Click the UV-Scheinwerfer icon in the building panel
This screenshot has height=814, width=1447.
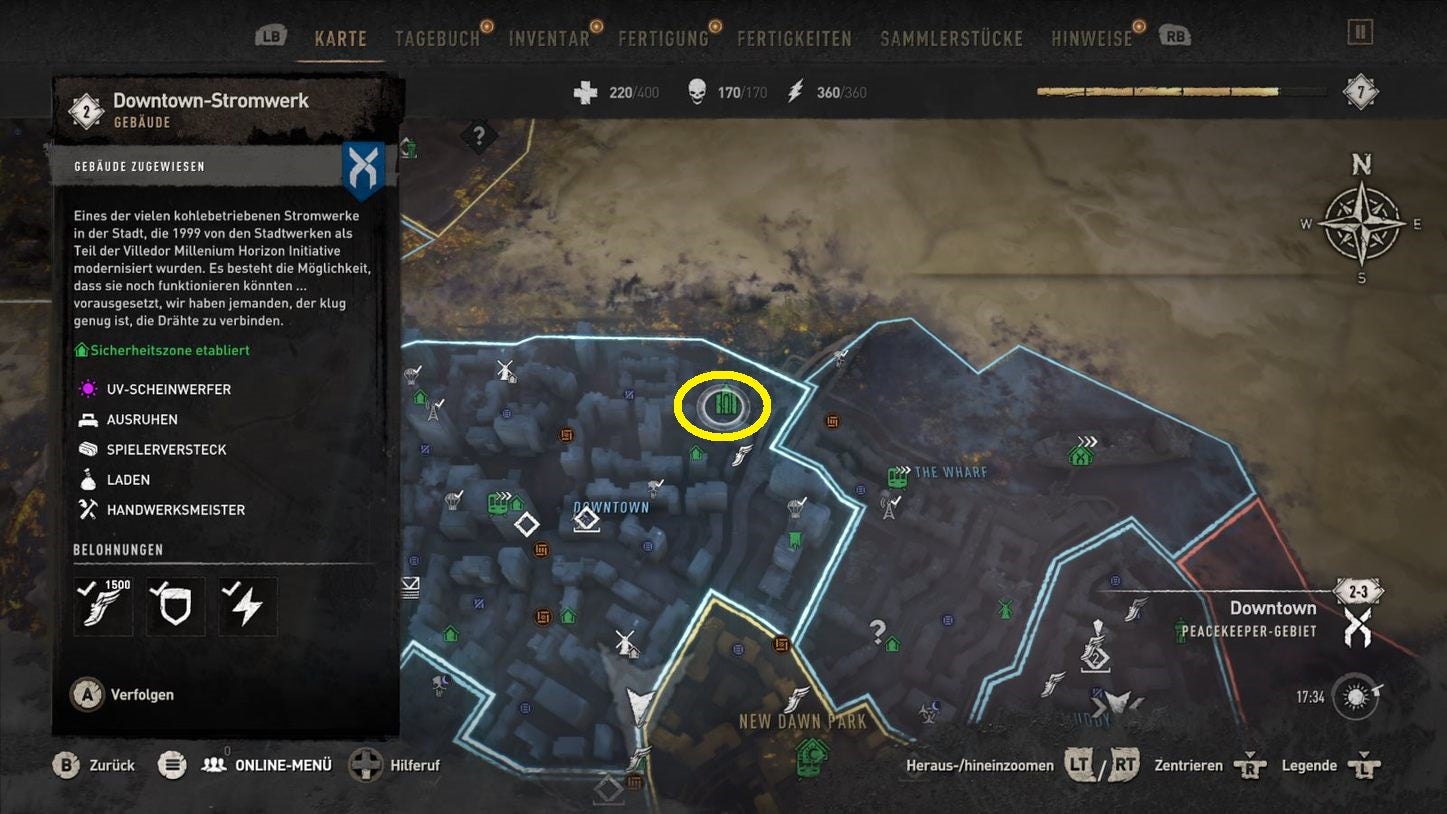(x=89, y=389)
